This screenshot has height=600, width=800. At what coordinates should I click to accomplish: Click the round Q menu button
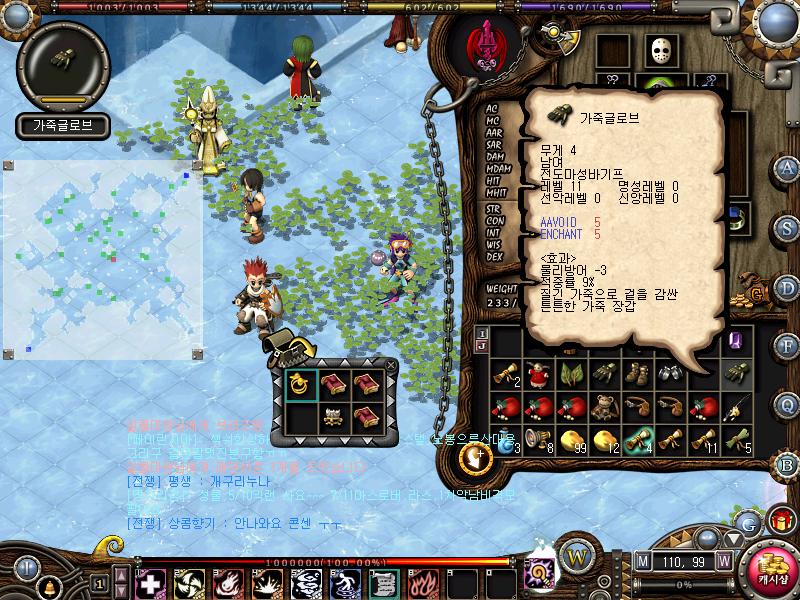788,404
